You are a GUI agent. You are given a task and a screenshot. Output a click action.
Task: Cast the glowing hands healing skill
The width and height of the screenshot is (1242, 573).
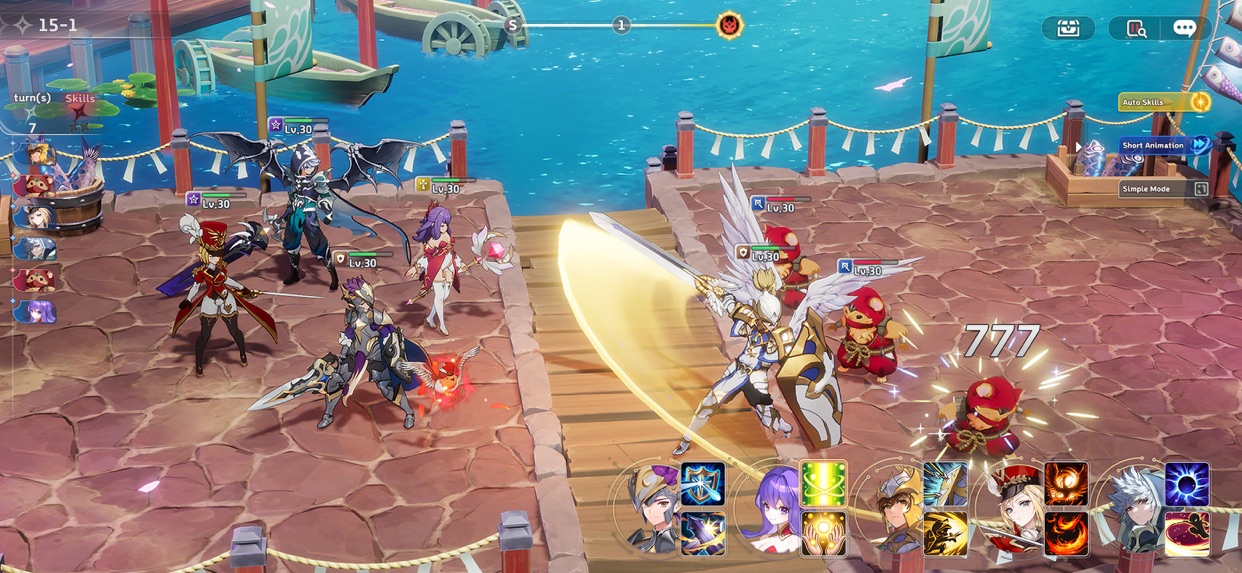click(823, 533)
